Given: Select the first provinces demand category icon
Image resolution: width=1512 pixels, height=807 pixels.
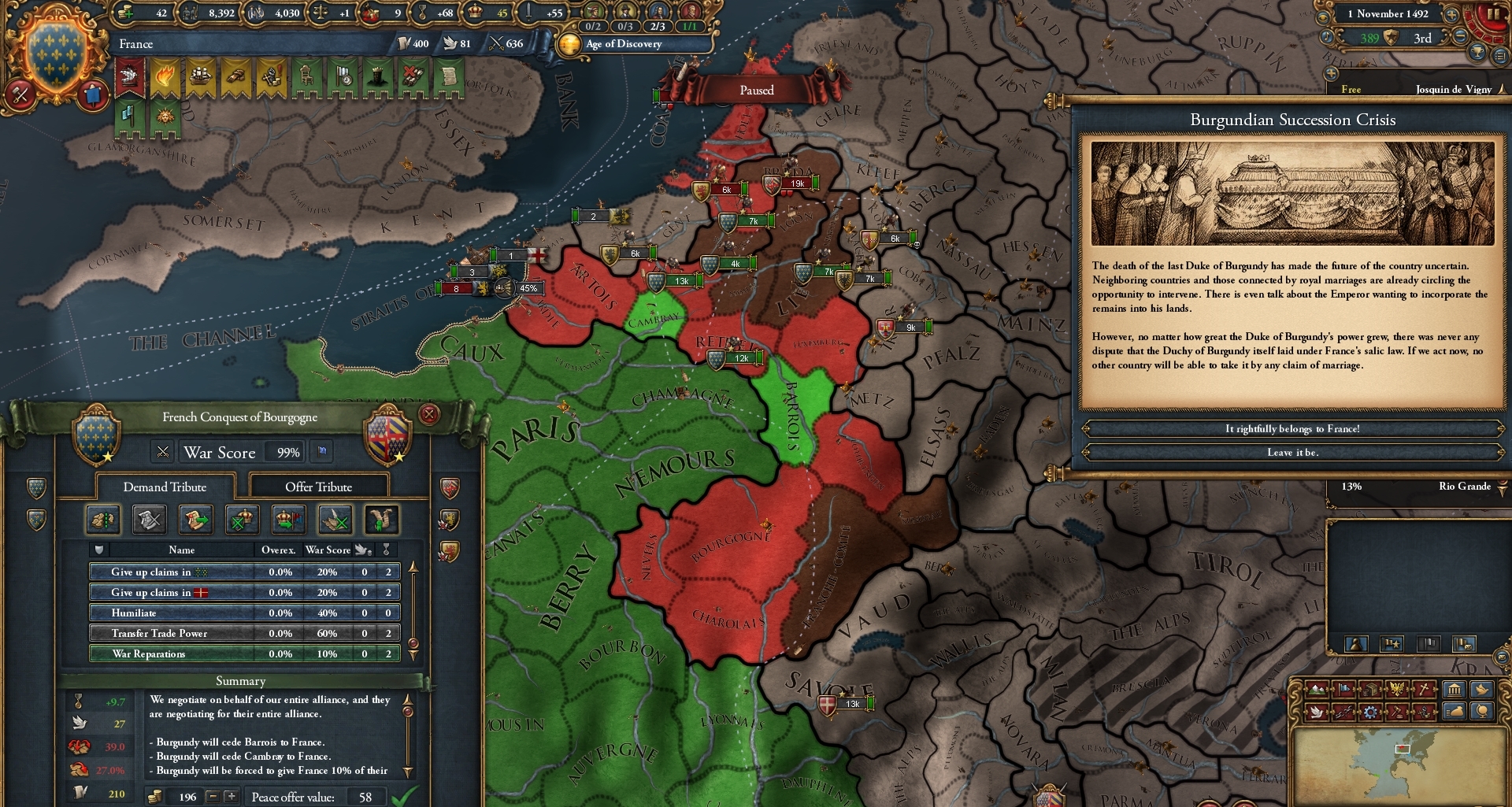Looking at the screenshot, I should click(103, 520).
